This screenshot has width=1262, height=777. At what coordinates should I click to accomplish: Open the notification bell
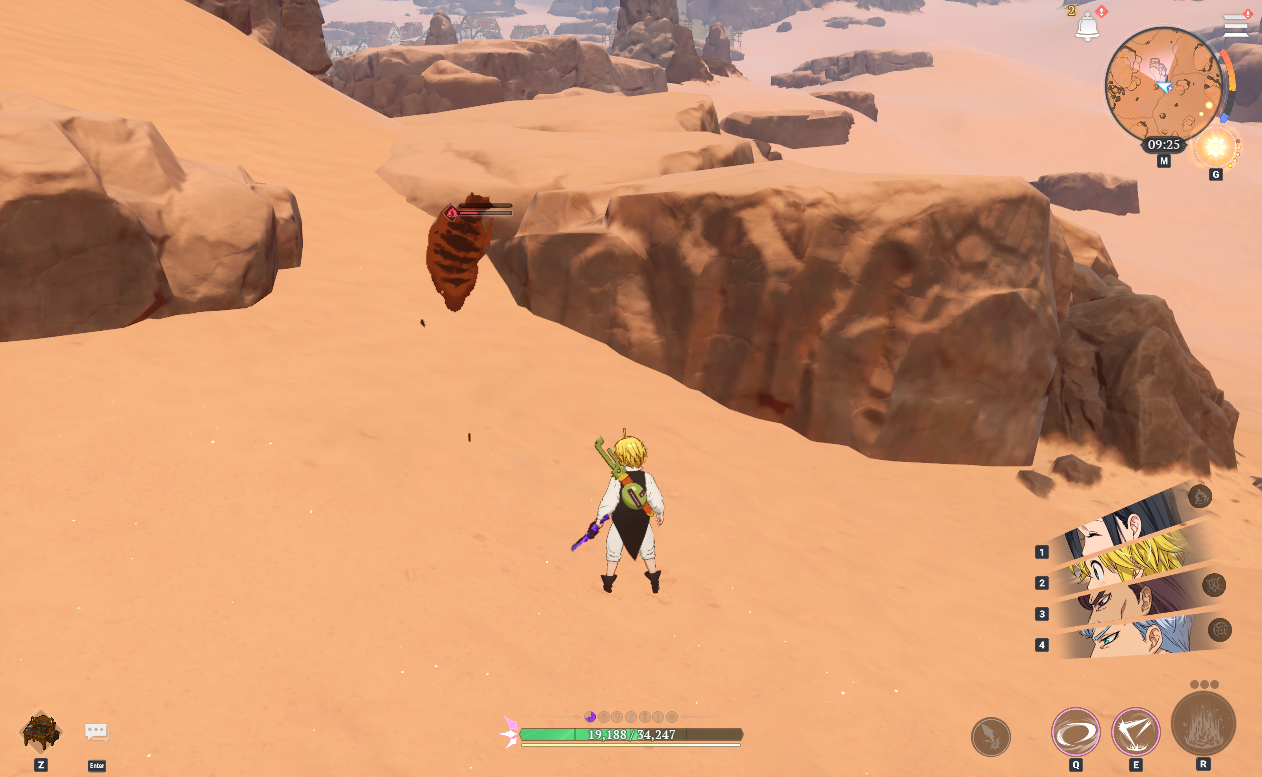[x=1087, y=28]
